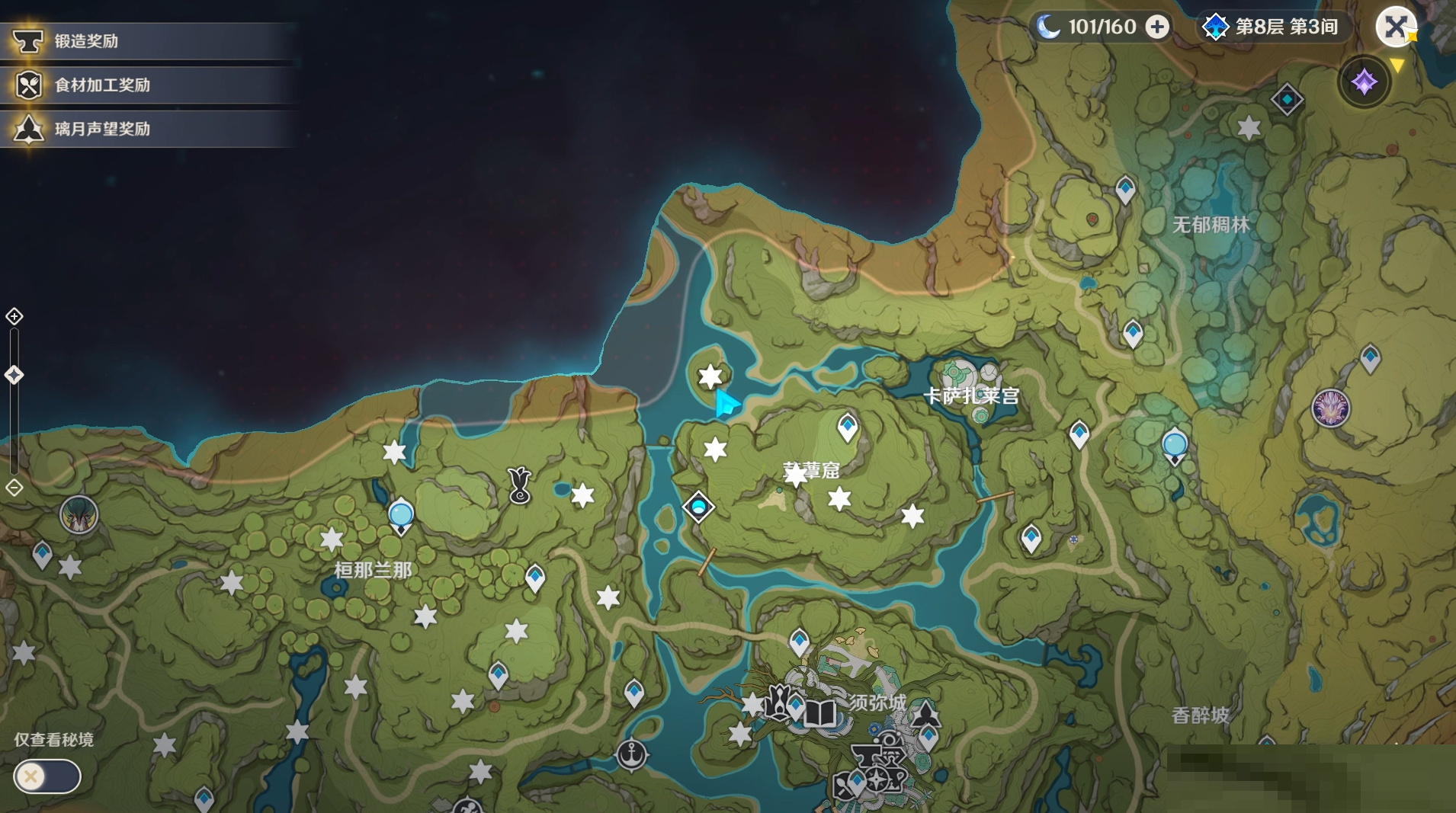Open the 锻造奖励 forging rewards entry
The image size is (1456, 813).
click(86, 41)
